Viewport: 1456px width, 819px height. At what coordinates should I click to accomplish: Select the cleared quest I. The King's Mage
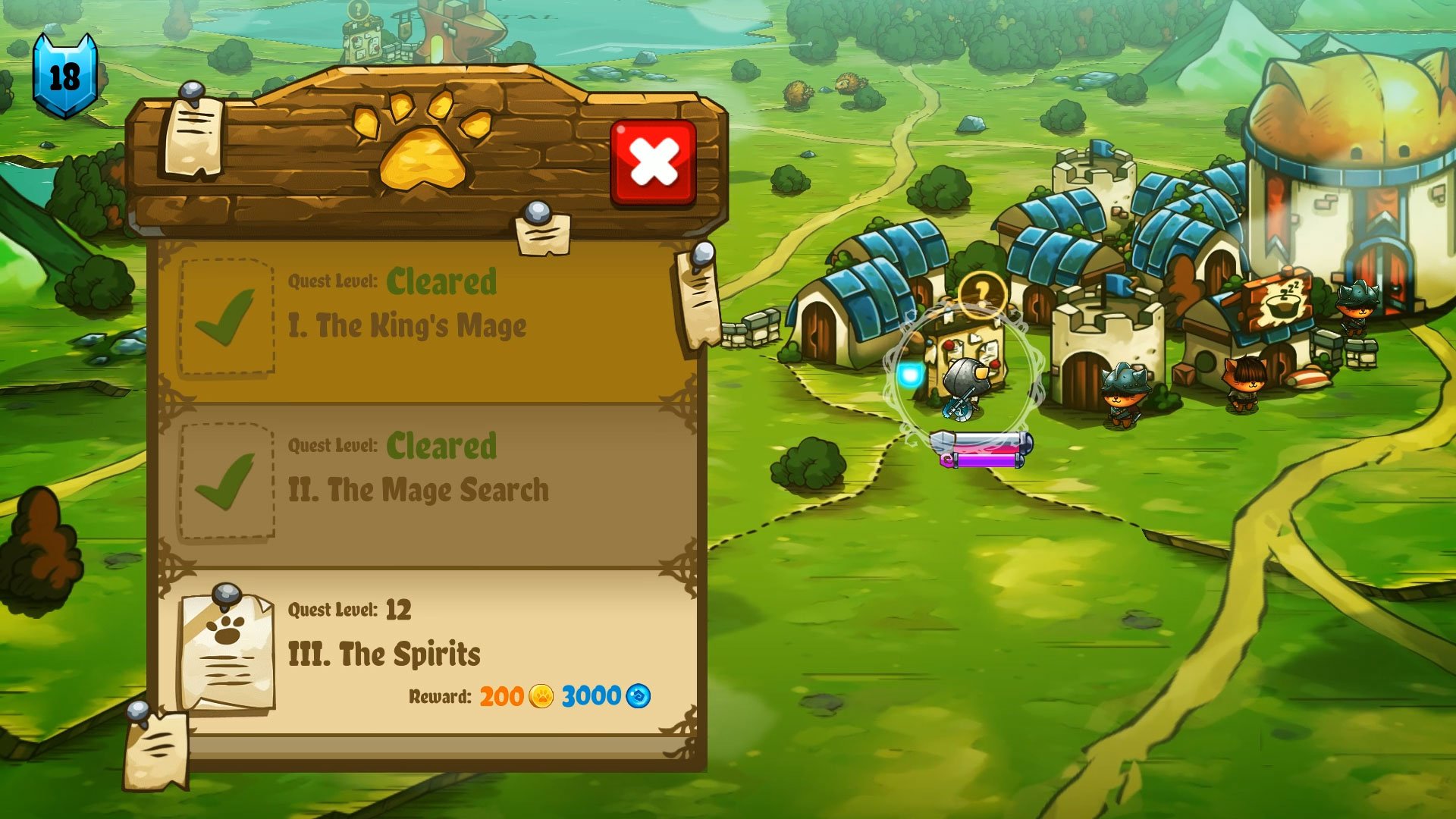point(409,328)
